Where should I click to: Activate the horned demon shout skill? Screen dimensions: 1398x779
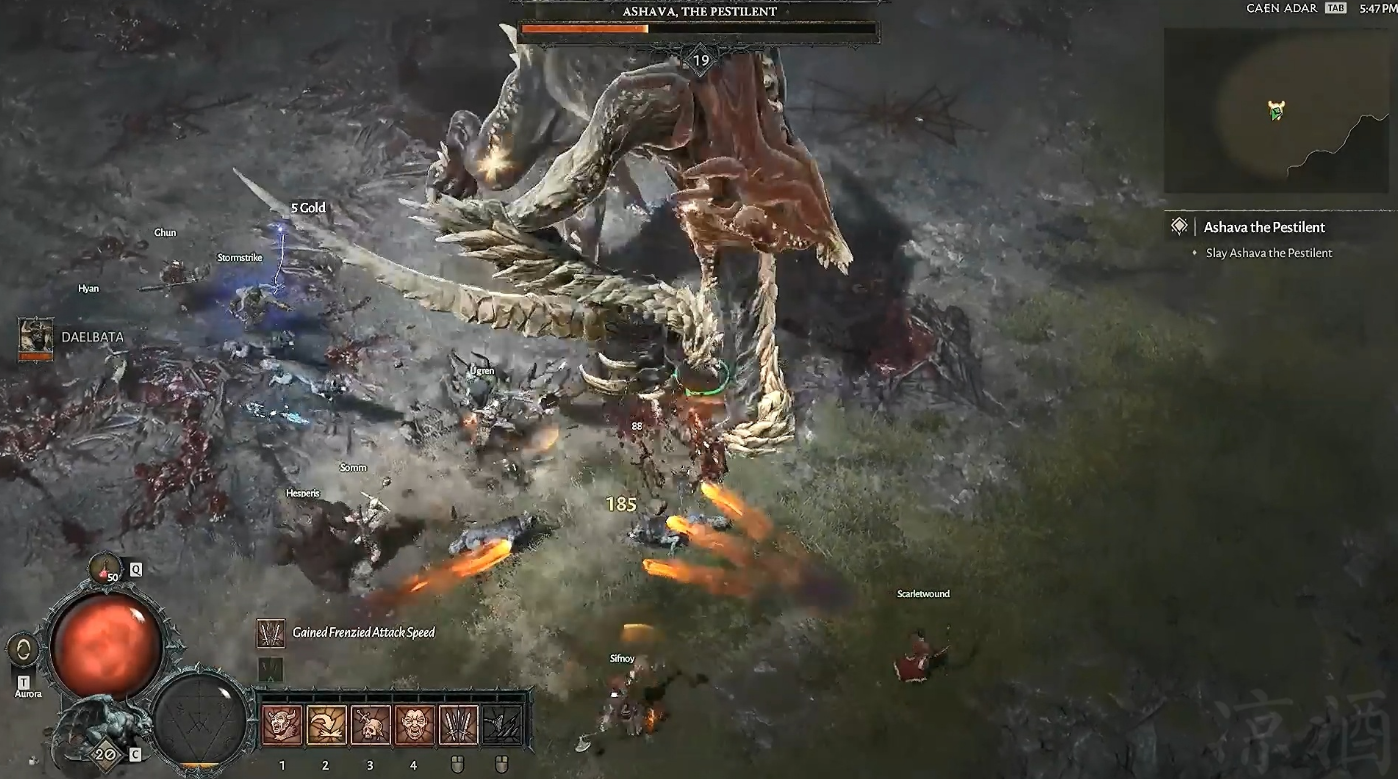(x=282, y=725)
